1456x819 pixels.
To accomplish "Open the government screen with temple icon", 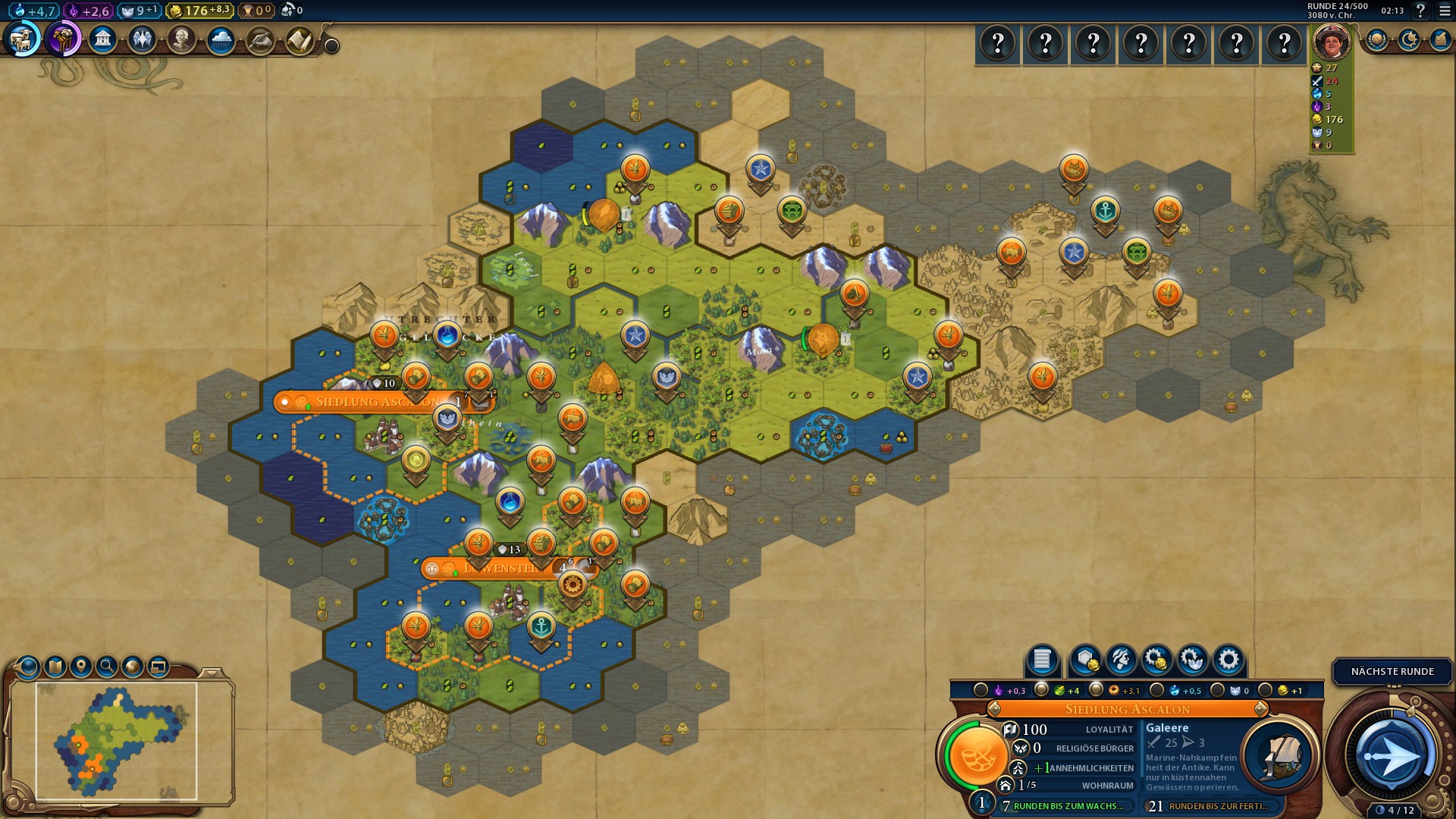I will [102, 39].
